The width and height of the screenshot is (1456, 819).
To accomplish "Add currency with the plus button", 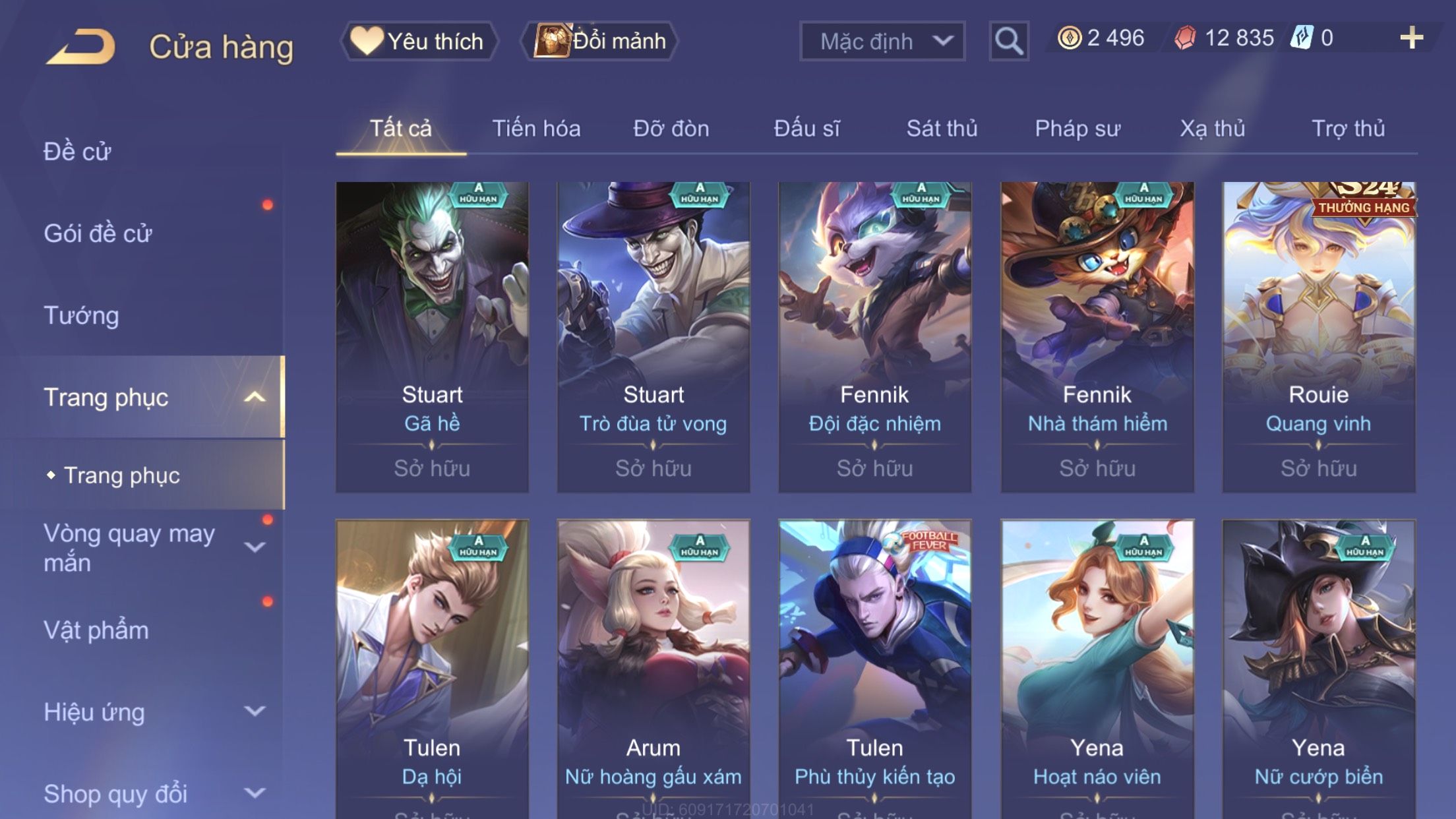I will pos(1410,38).
